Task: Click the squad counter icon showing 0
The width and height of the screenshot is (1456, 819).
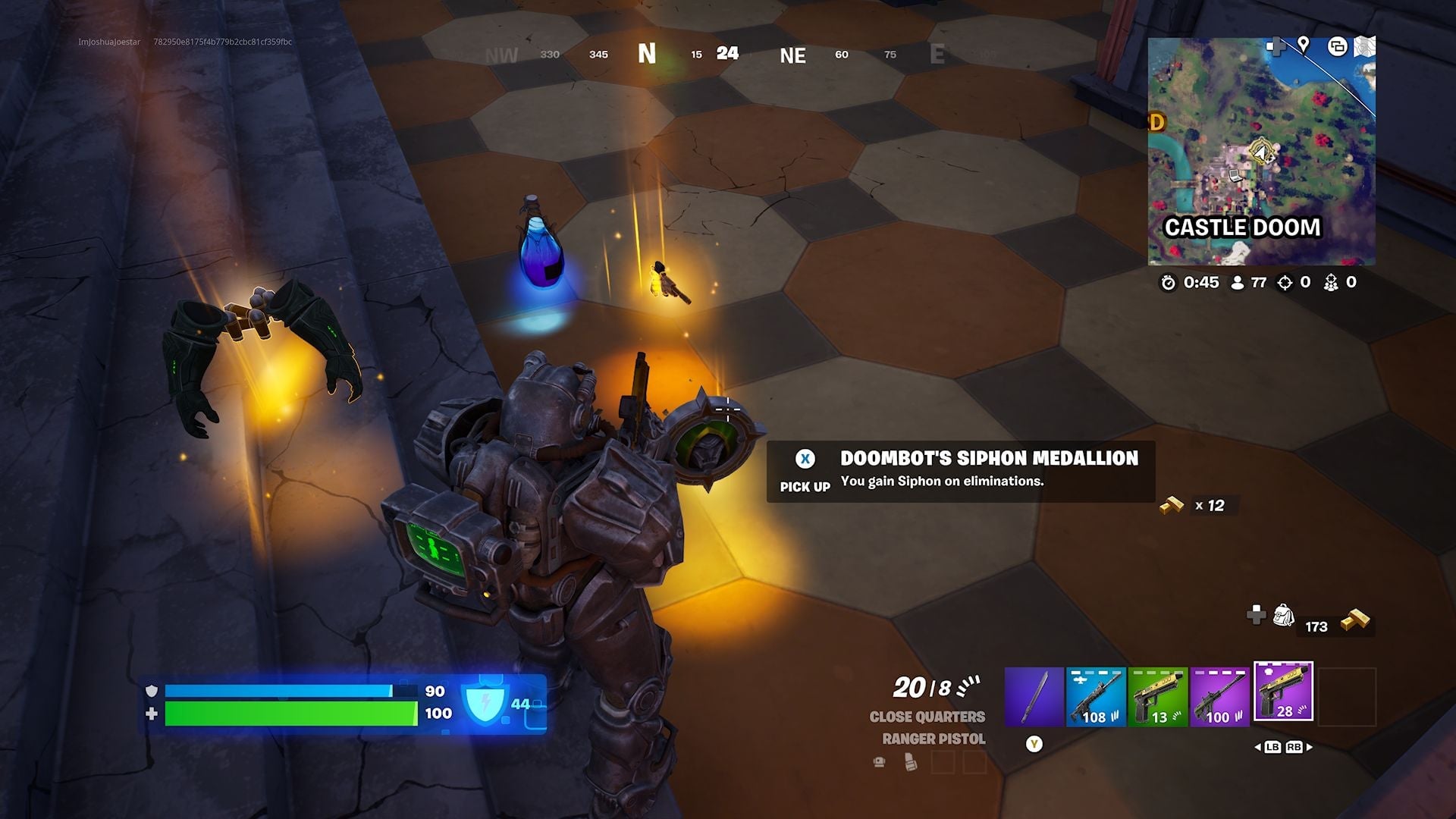Action: (x=1332, y=283)
